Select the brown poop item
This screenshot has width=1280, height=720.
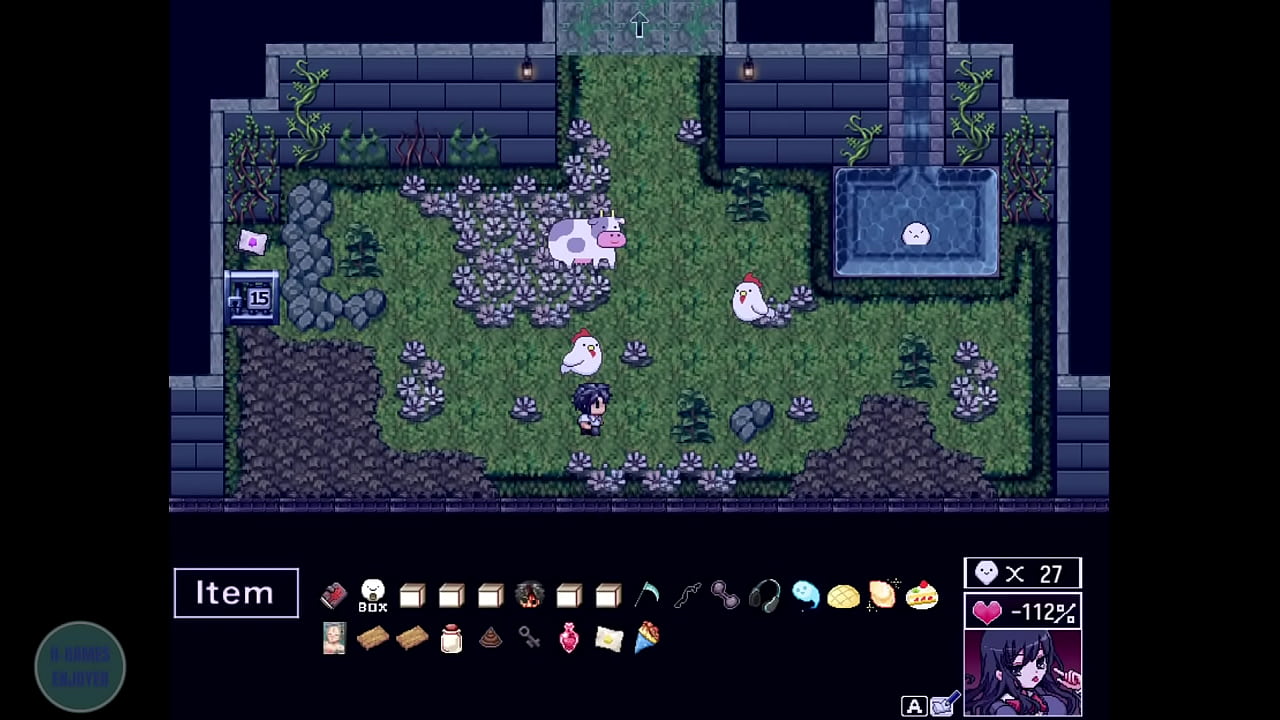[490, 639]
